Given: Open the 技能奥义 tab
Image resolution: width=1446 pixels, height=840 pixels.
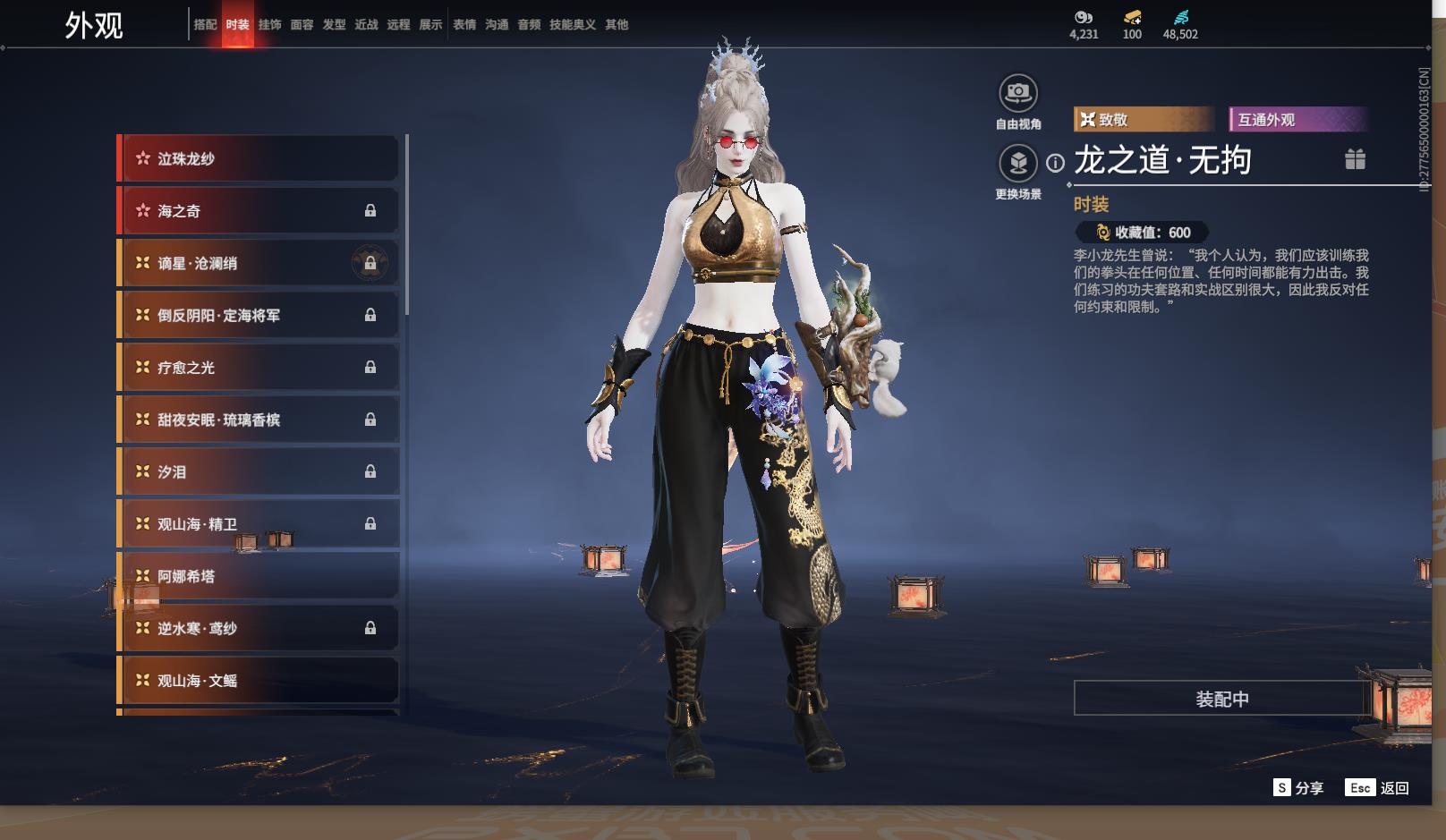Looking at the screenshot, I should pos(572,24).
